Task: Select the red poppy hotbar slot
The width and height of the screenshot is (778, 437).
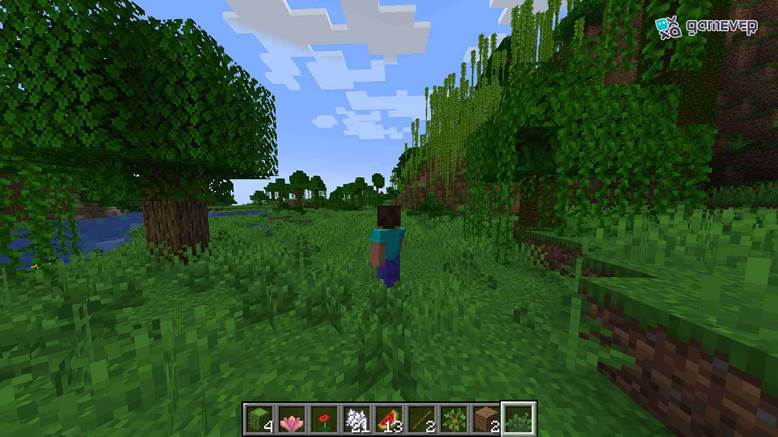Action: tap(324, 419)
